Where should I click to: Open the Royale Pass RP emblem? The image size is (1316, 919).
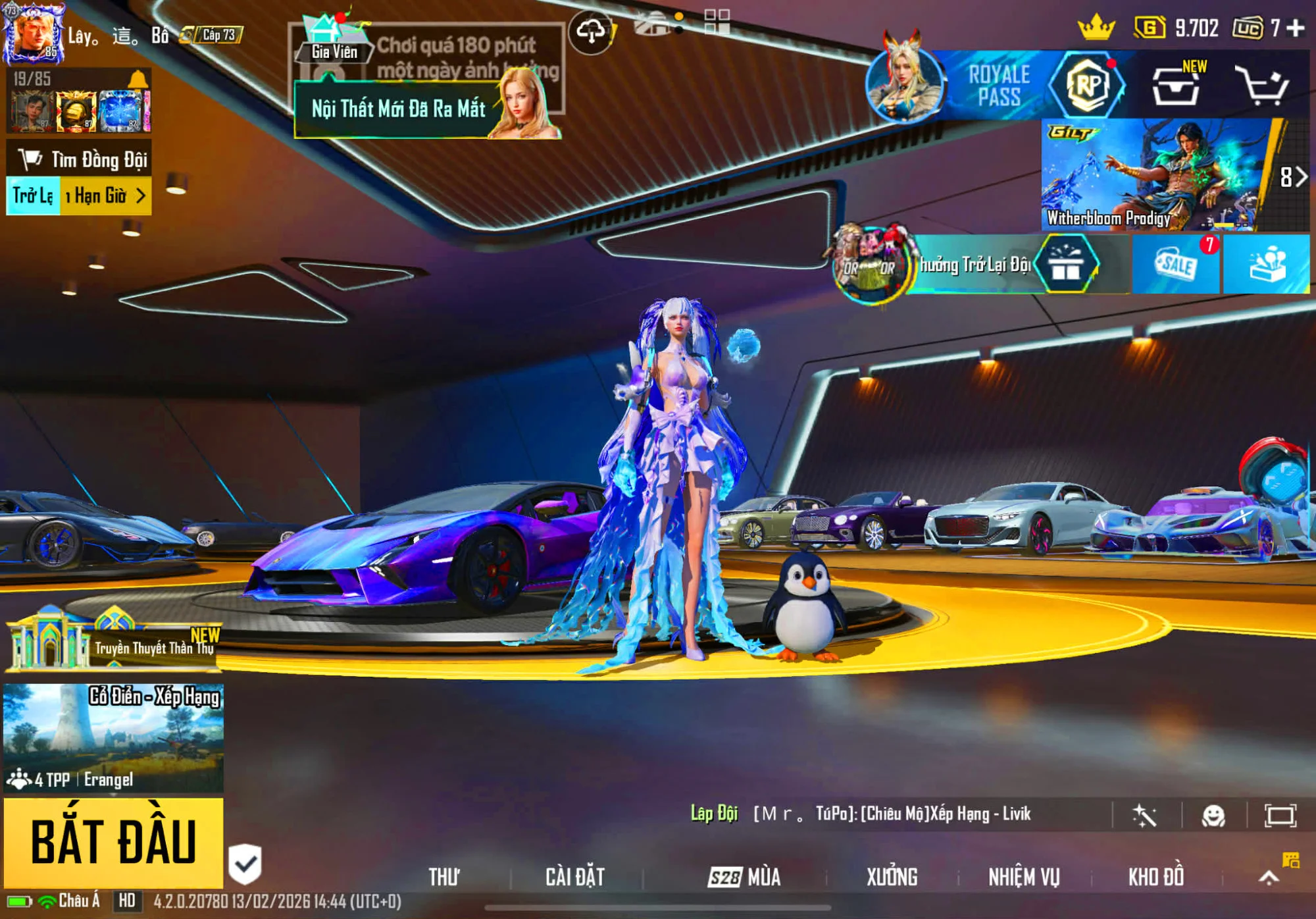1088,86
